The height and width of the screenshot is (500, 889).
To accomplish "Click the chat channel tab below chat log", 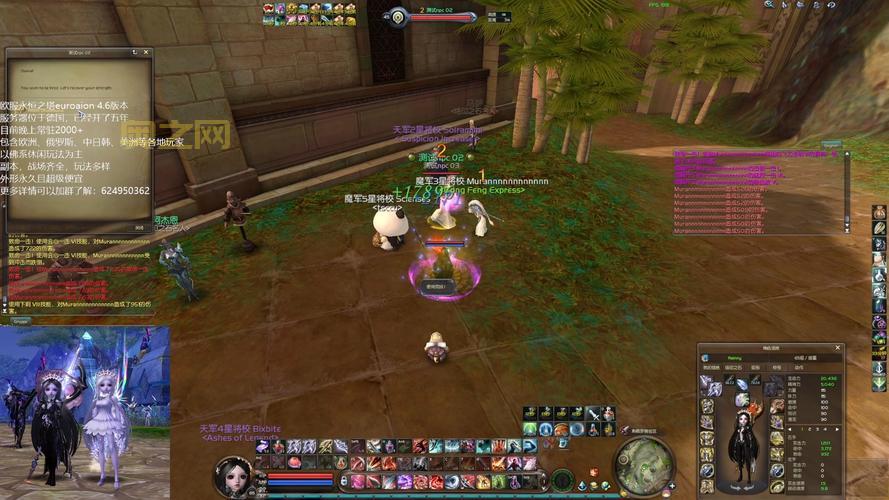I will click(x=20, y=321).
